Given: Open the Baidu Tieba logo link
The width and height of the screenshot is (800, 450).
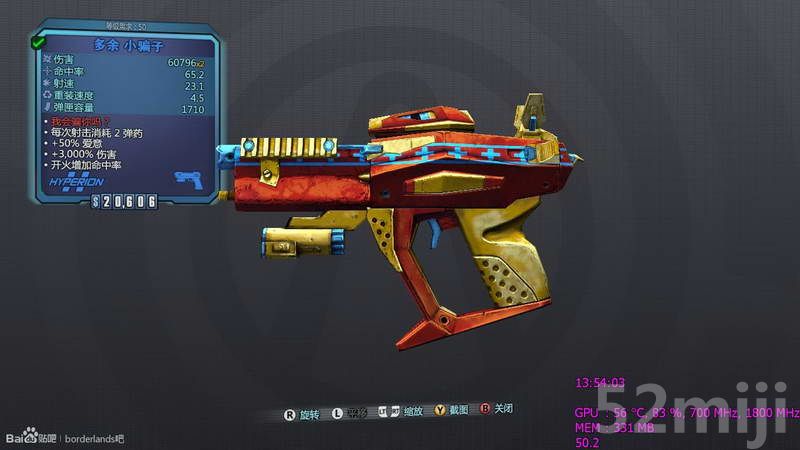Looking at the screenshot, I should [x=30, y=437].
